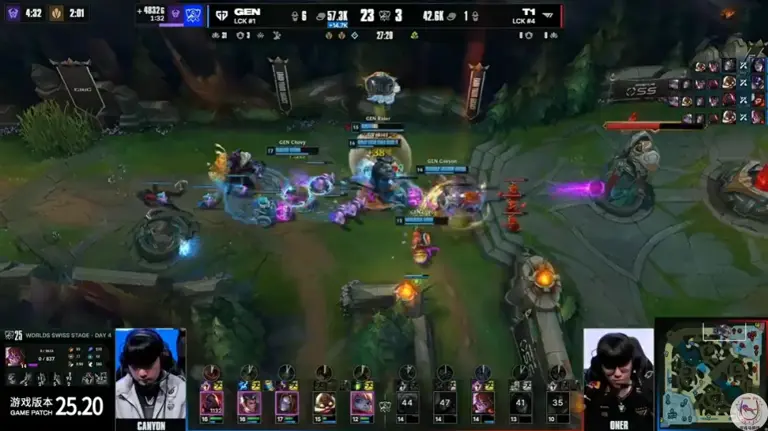The height and width of the screenshot is (431, 768).
Task: Click the T1 team logo on scoreboard
Action: click(x=549, y=15)
